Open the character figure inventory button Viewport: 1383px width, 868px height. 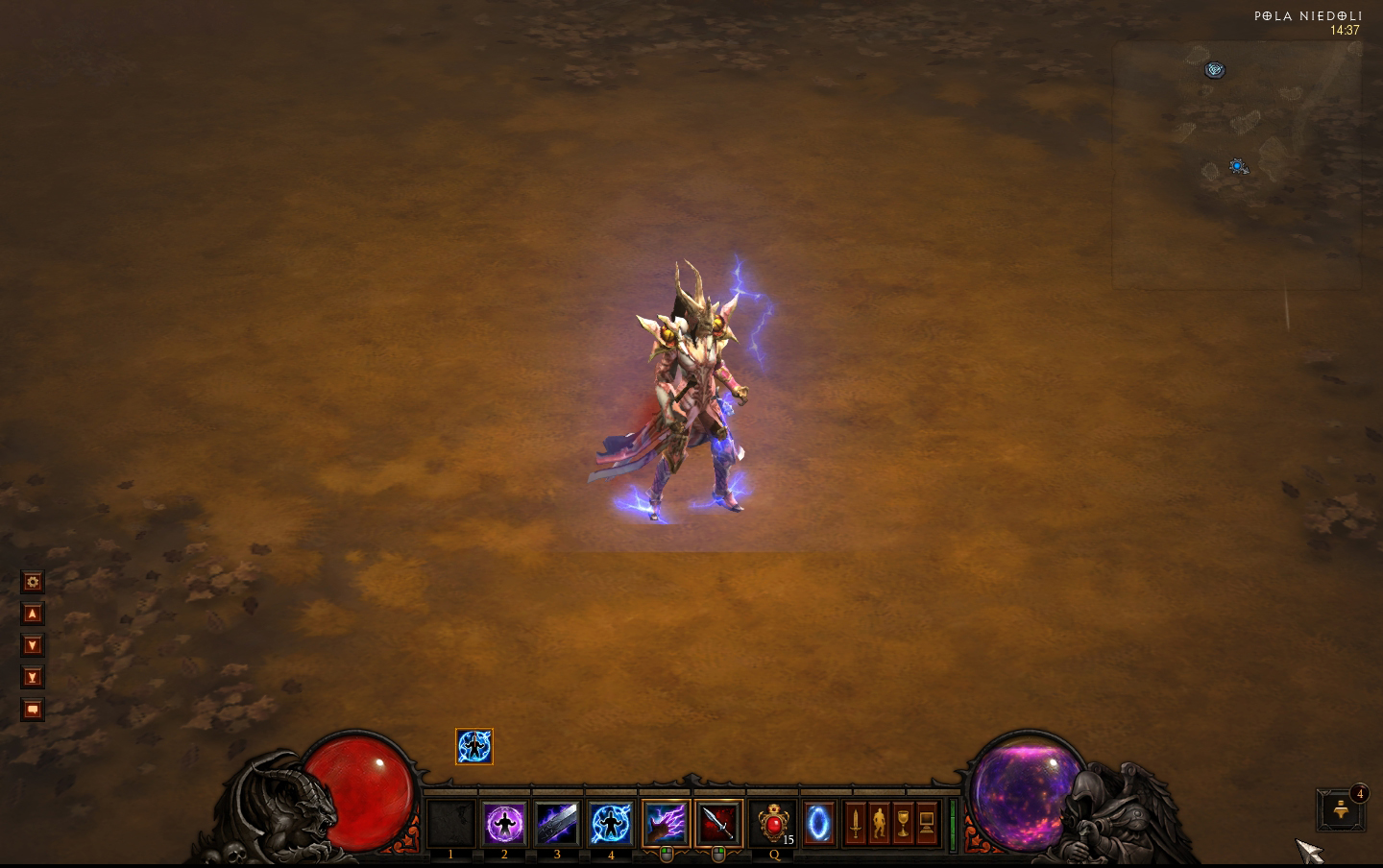pos(879,824)
